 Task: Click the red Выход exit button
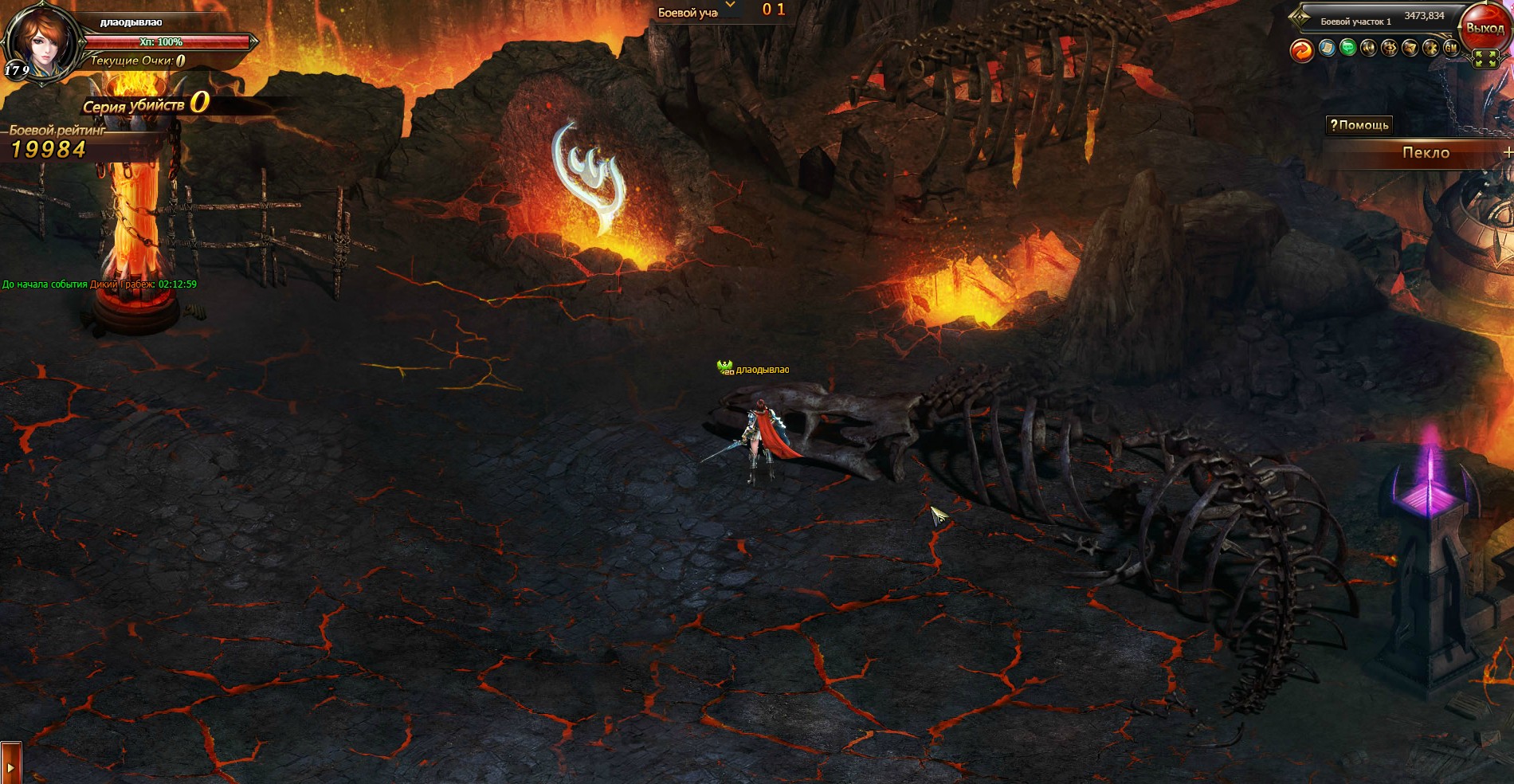click(1485, 29)
